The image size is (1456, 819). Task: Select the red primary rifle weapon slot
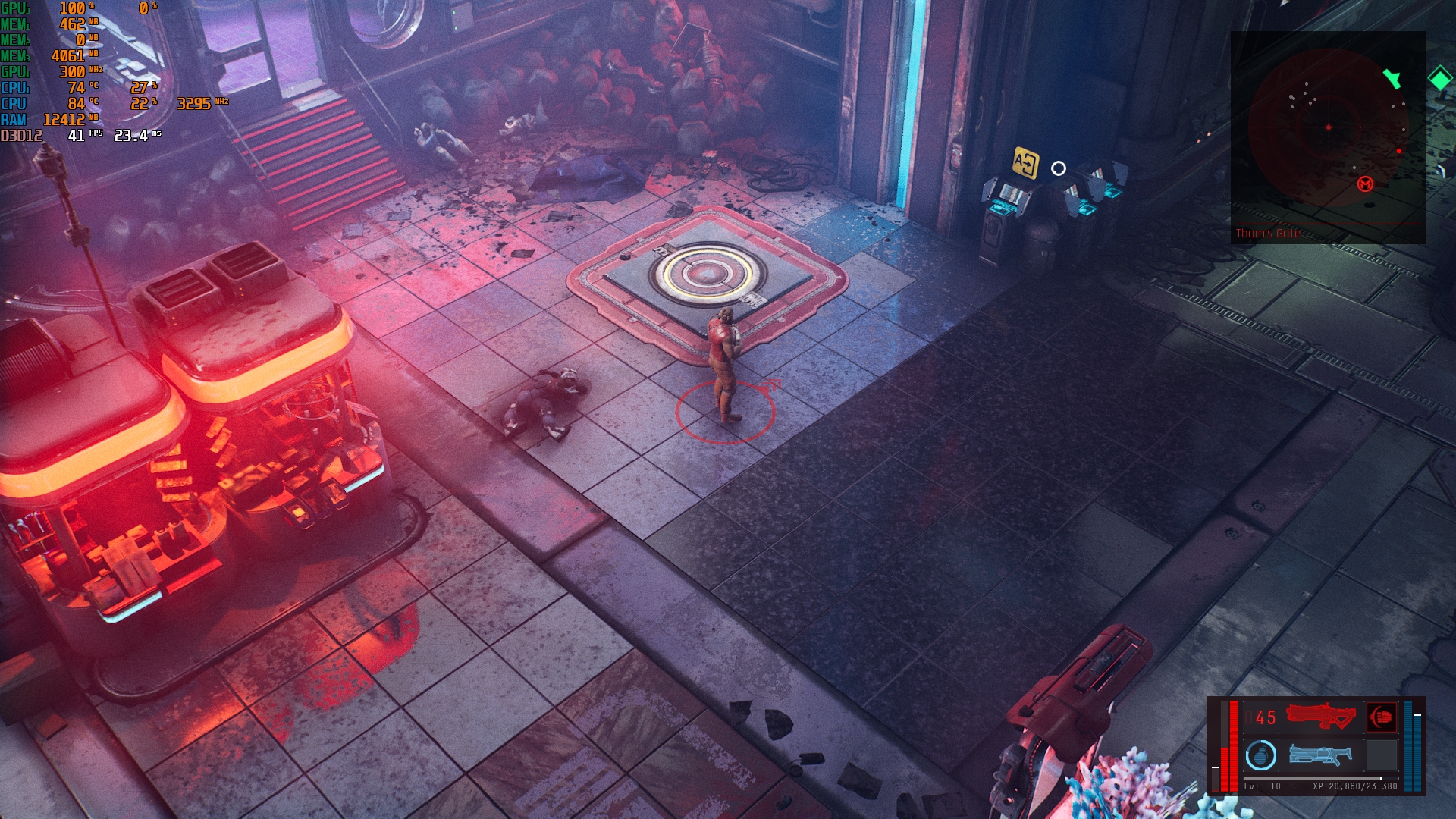[1320, 716]
